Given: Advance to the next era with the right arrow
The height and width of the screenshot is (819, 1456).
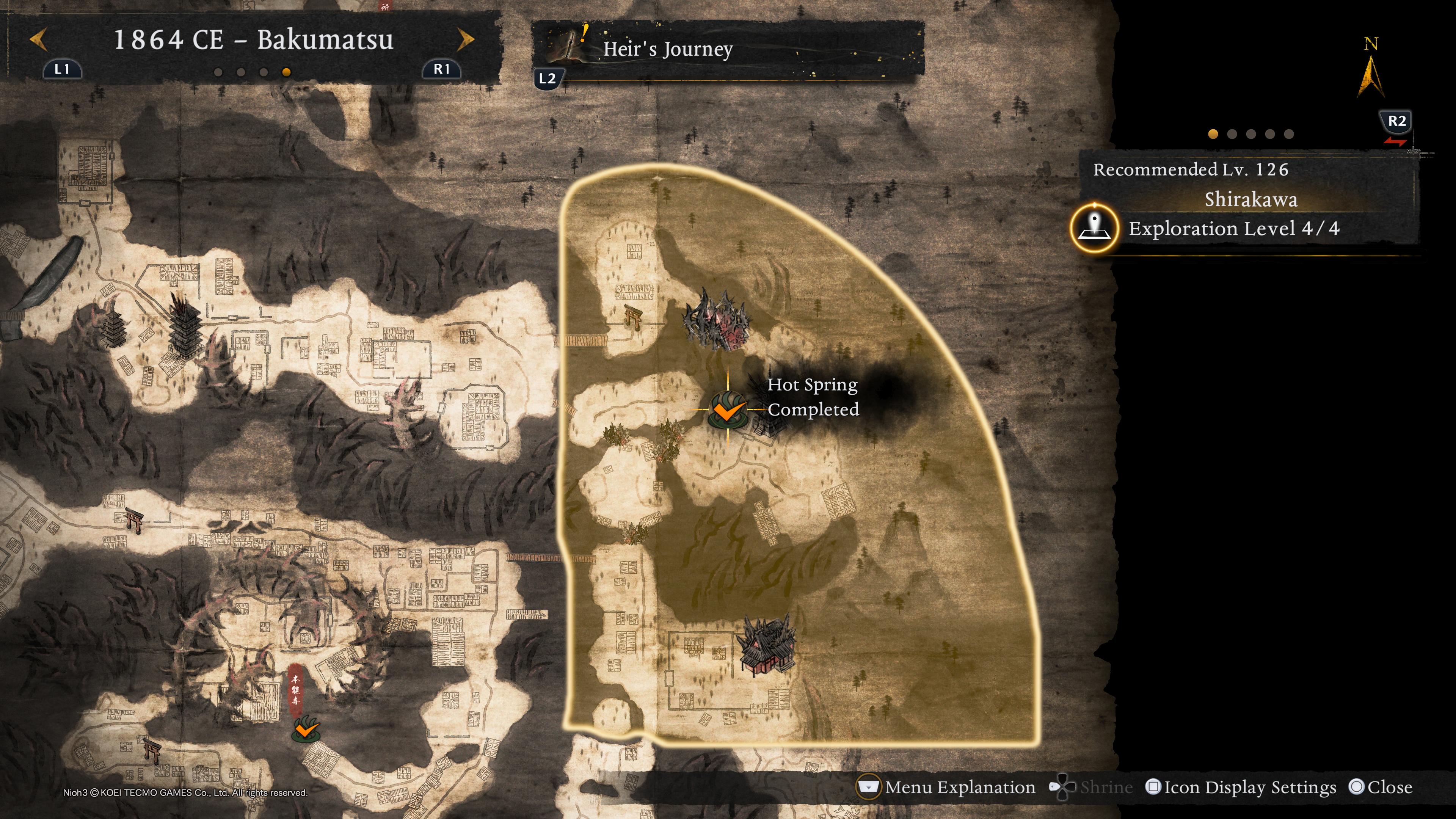Looking at the screenshot, I should [465, 39].
